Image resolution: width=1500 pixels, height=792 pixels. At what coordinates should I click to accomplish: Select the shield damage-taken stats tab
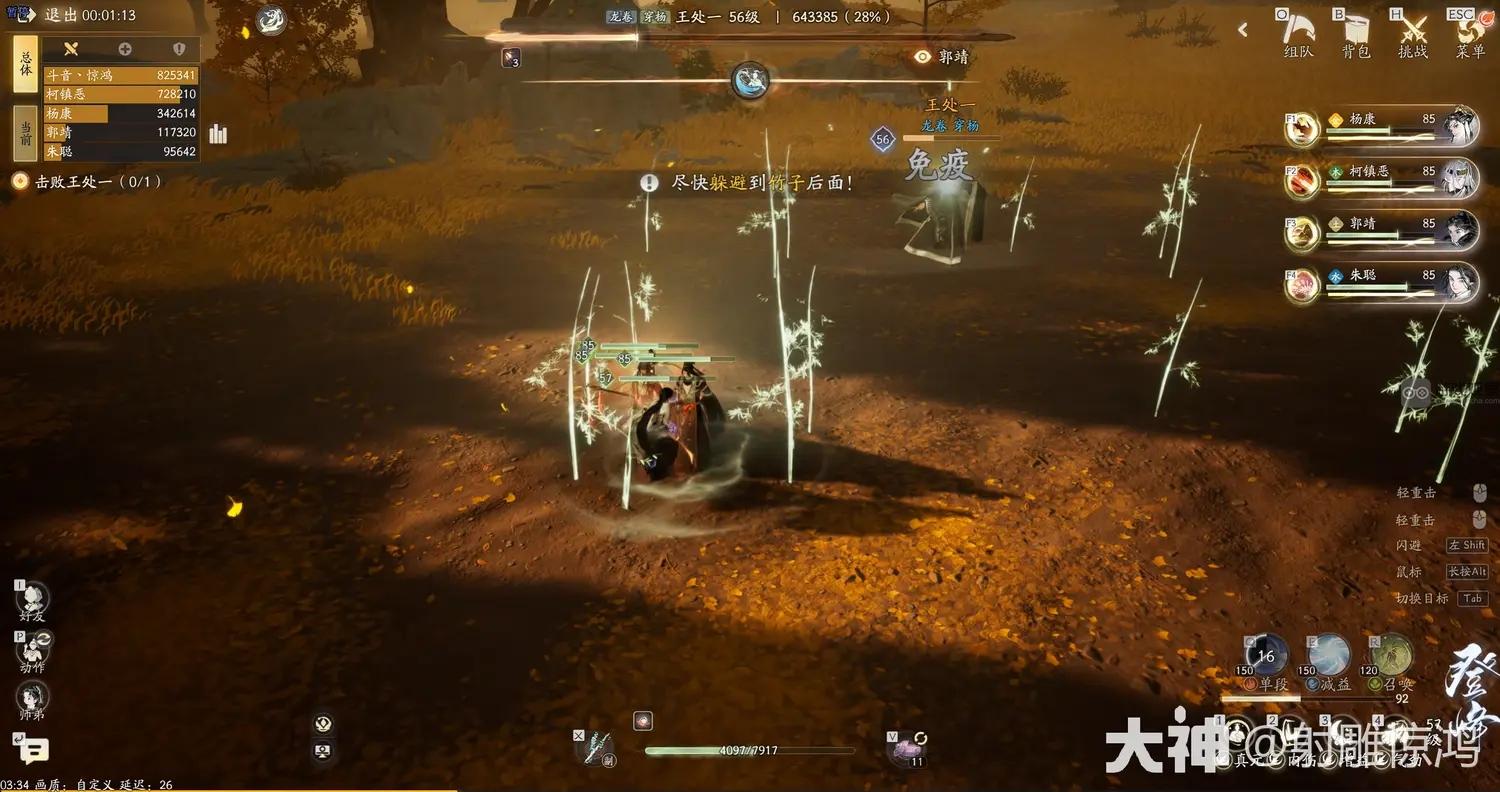click(x=179, y=49)
